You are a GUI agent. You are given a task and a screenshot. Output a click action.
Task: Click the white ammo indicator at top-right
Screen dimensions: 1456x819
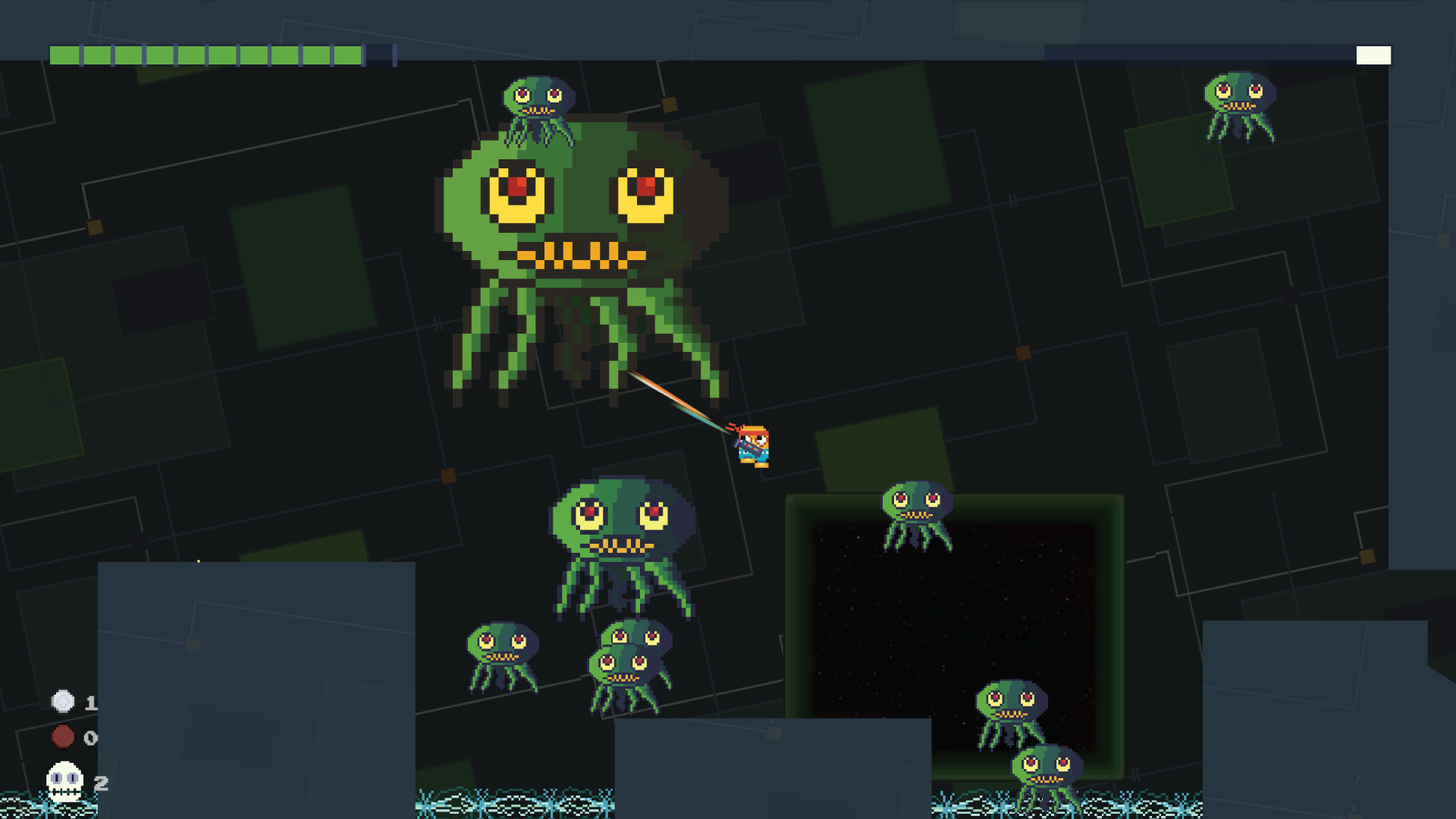click(x=1373, y=55)
